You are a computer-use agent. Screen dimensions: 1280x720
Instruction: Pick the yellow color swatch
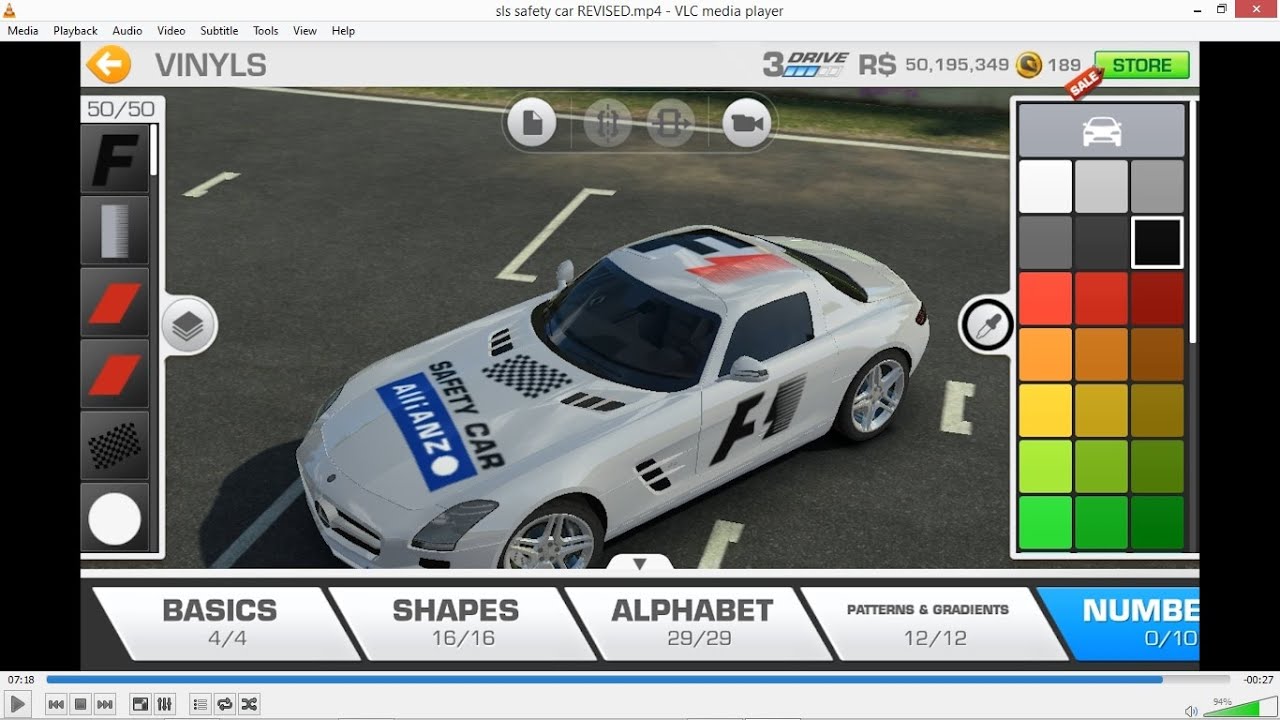coord(1045,411)
